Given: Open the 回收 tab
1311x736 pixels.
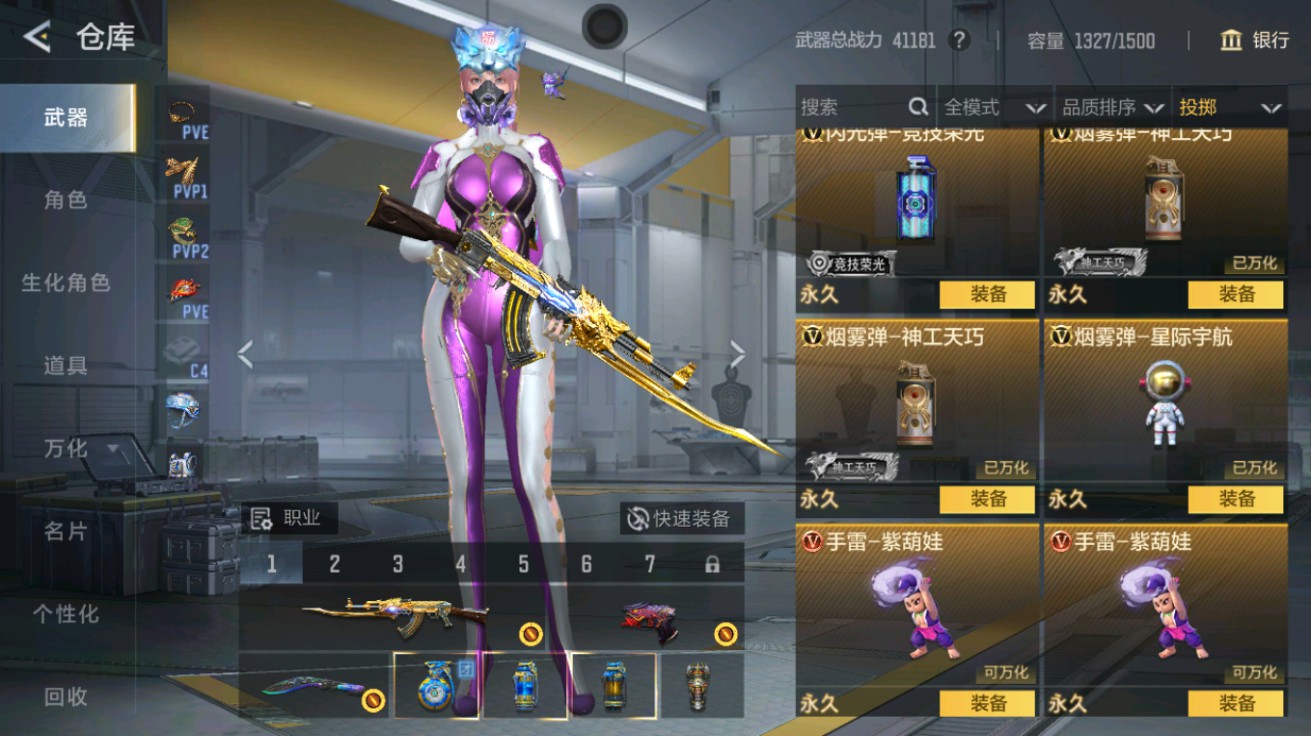Looking at the screenshot, I should tap(66, 697).
